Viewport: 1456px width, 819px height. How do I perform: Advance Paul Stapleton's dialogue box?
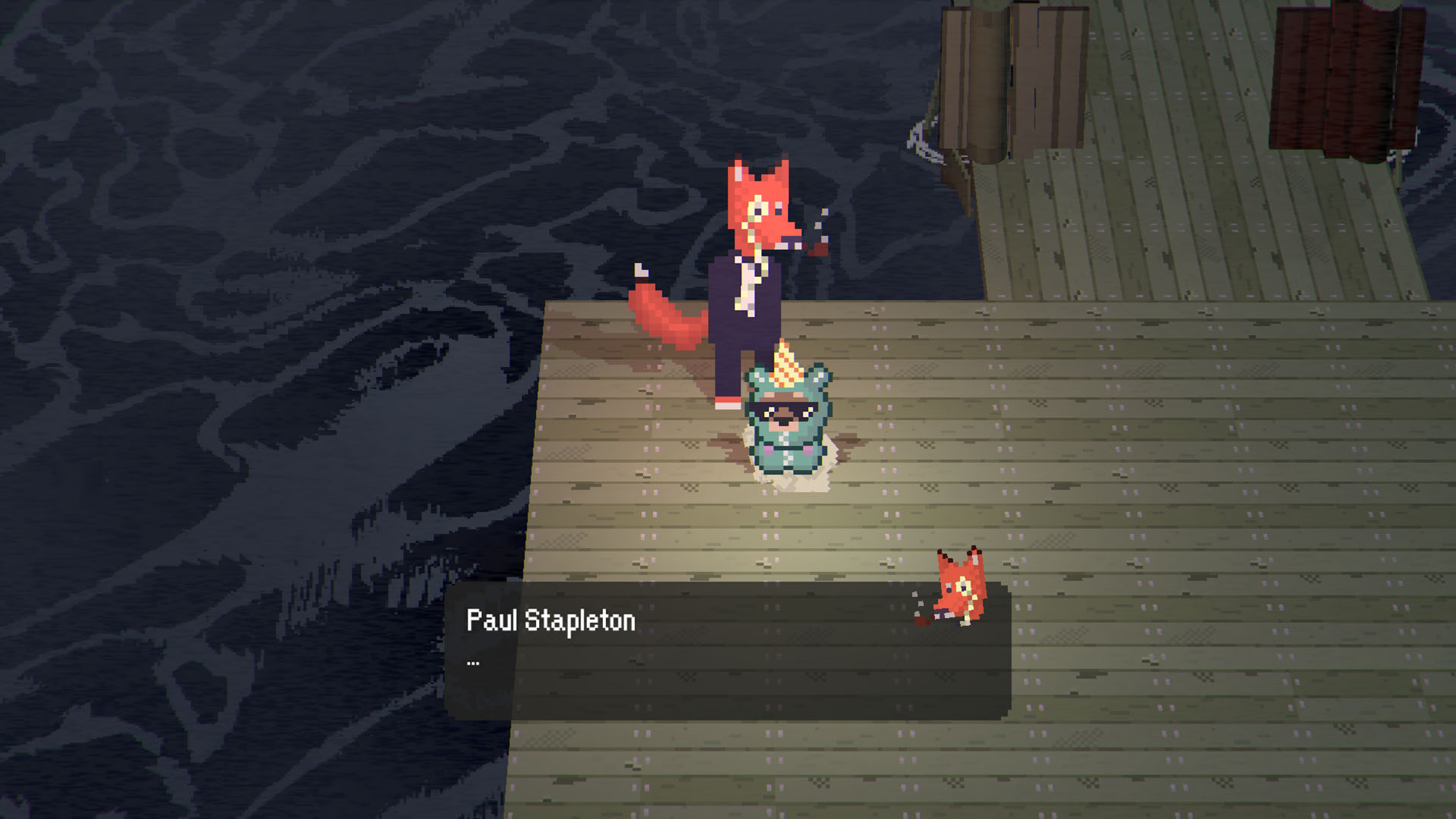point(726,651)
